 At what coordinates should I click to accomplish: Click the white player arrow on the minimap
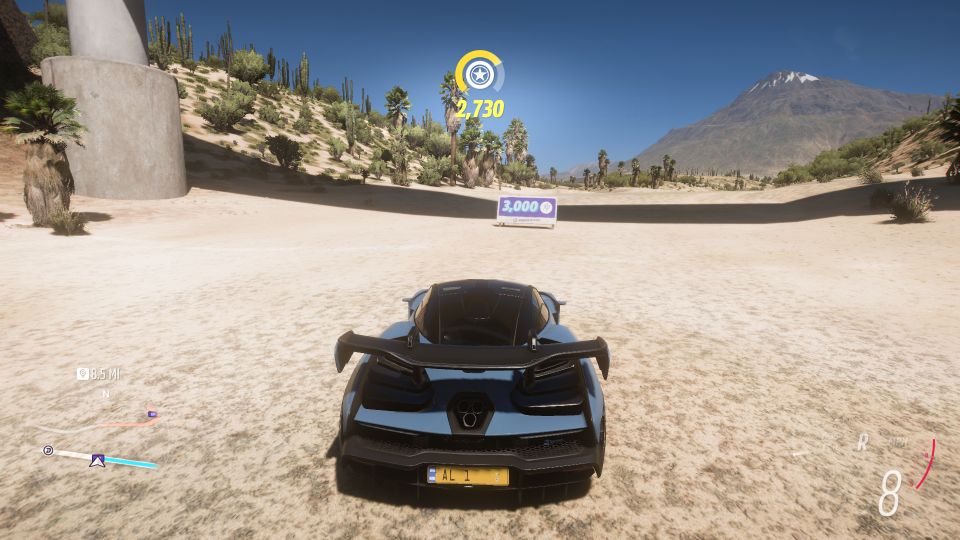97,460
